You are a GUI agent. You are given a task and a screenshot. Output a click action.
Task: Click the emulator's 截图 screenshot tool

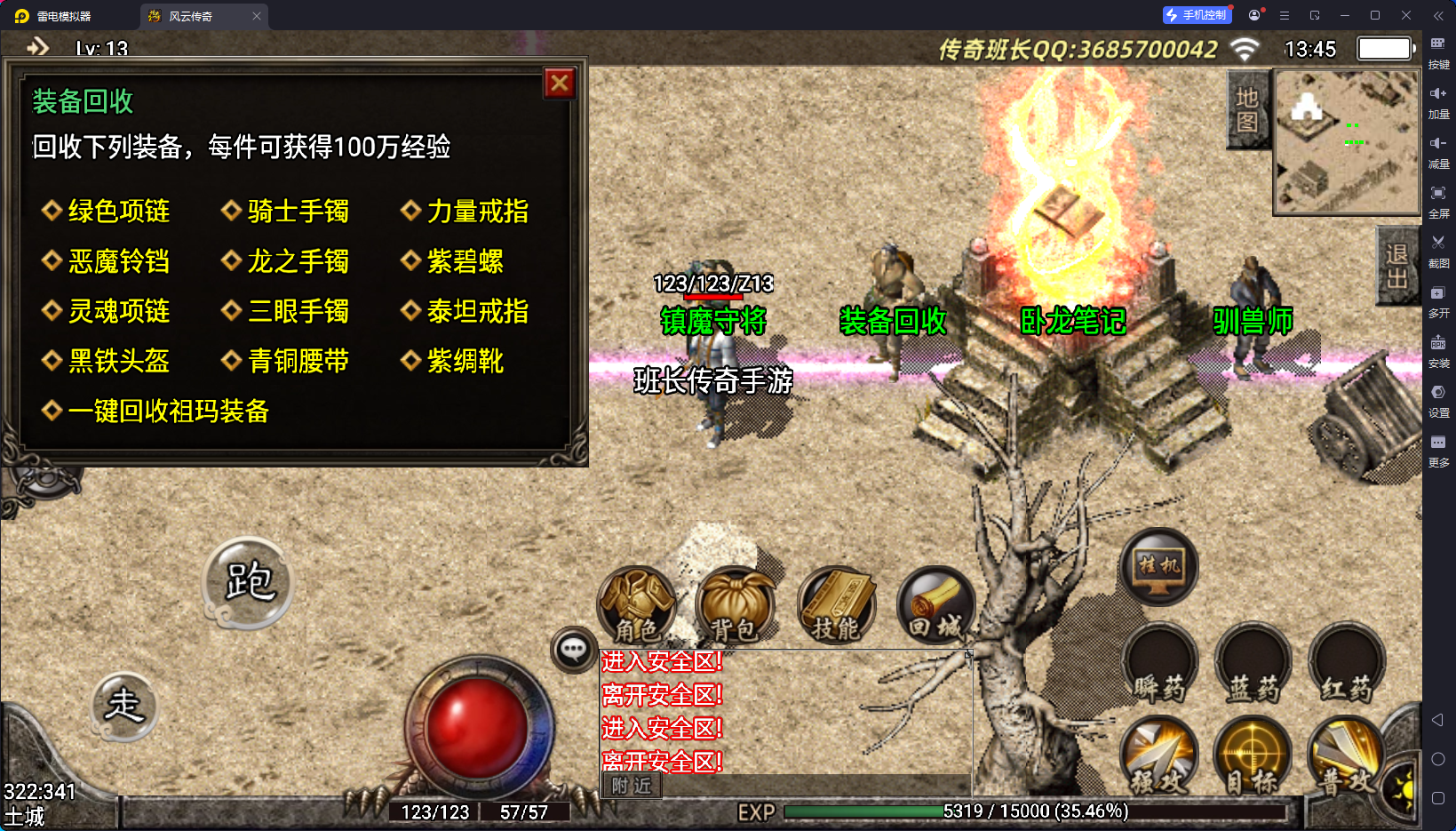1438,250
